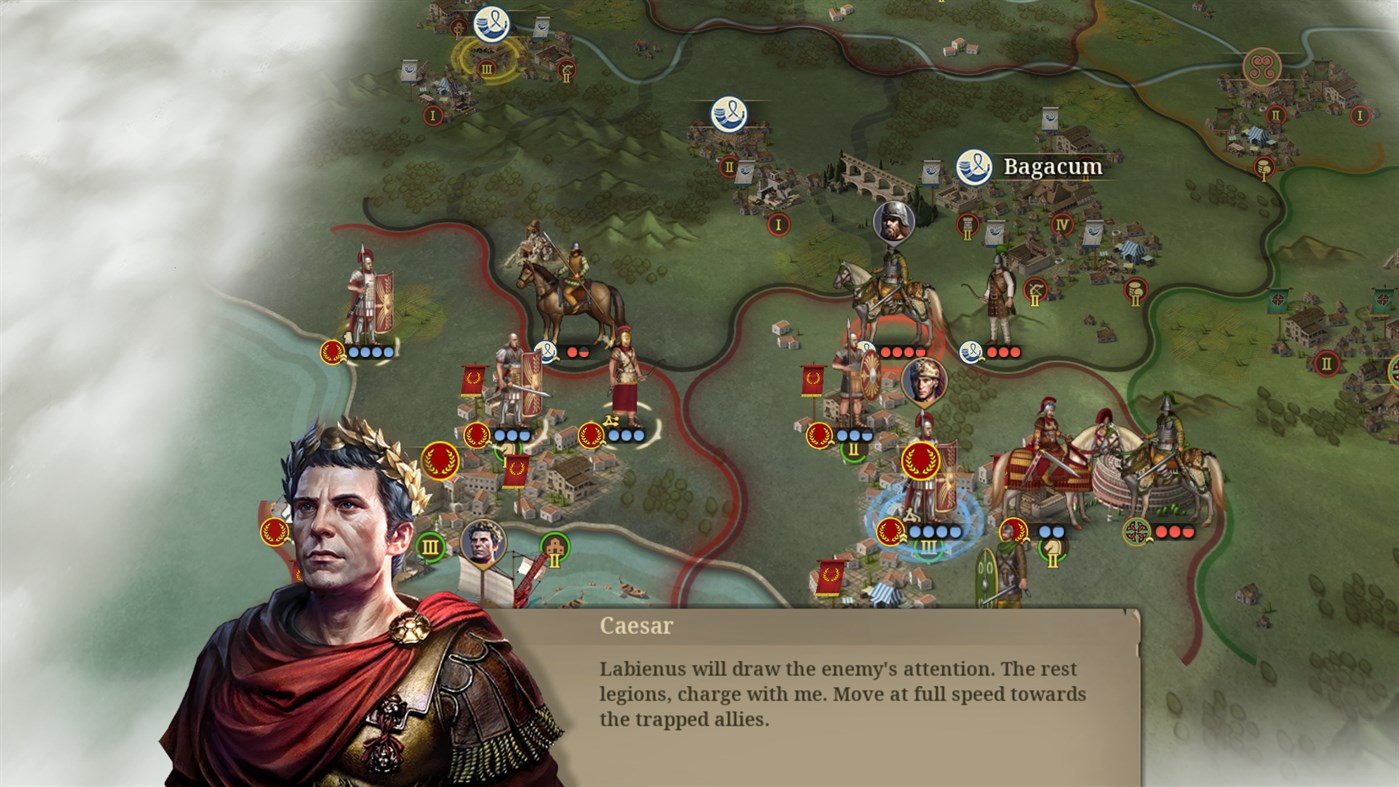1399x787 pixels.
Task: Select the level II badge under the top-right settlement
Action: click(x=1275, y=115)
